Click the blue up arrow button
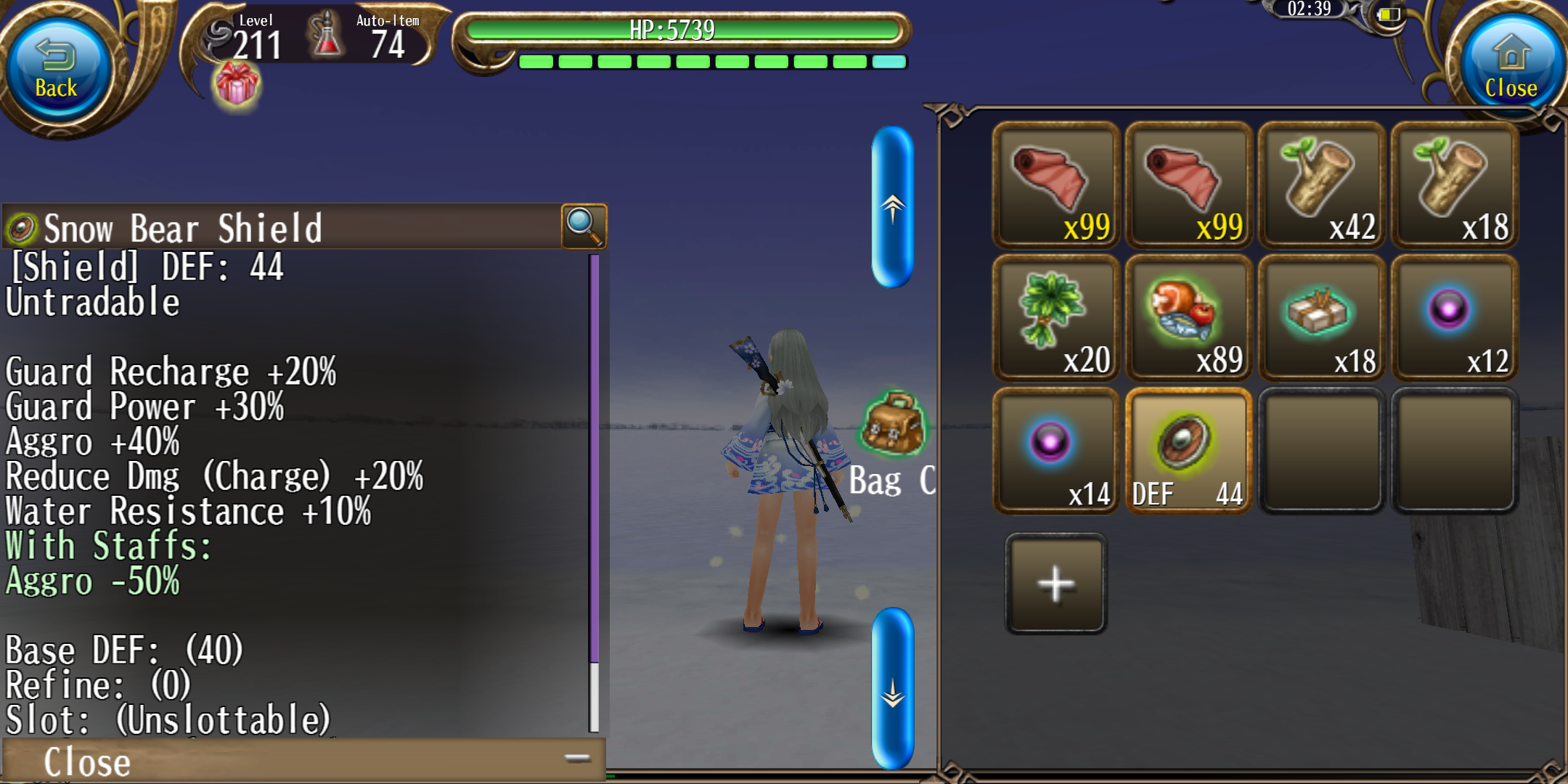This screenshot has height=784, width=1568. point(892,208)
